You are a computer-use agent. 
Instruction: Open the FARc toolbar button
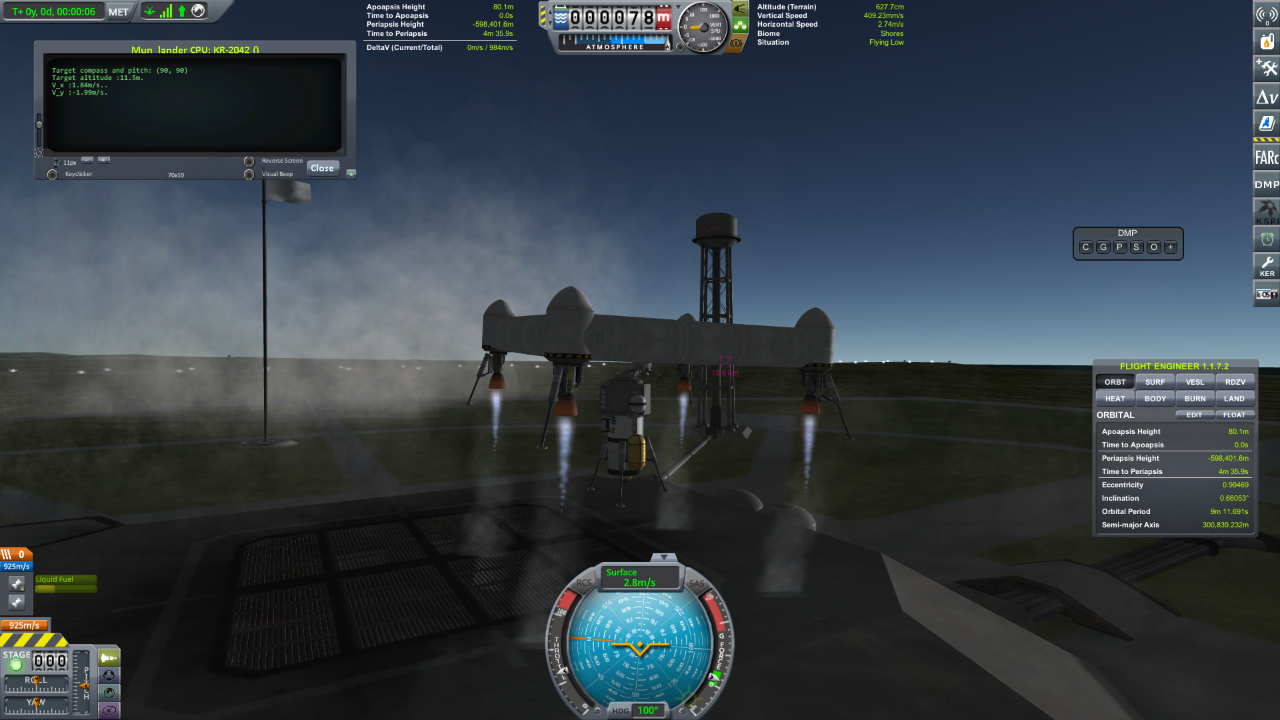point(1266,156)
